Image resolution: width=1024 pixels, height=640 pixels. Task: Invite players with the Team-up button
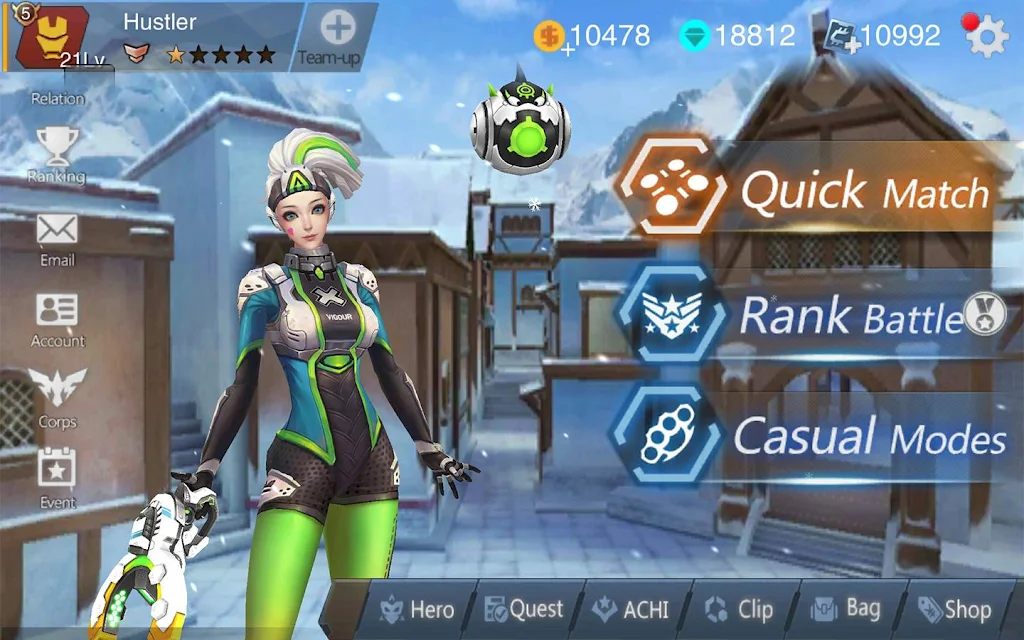click(x=339, y=36)
